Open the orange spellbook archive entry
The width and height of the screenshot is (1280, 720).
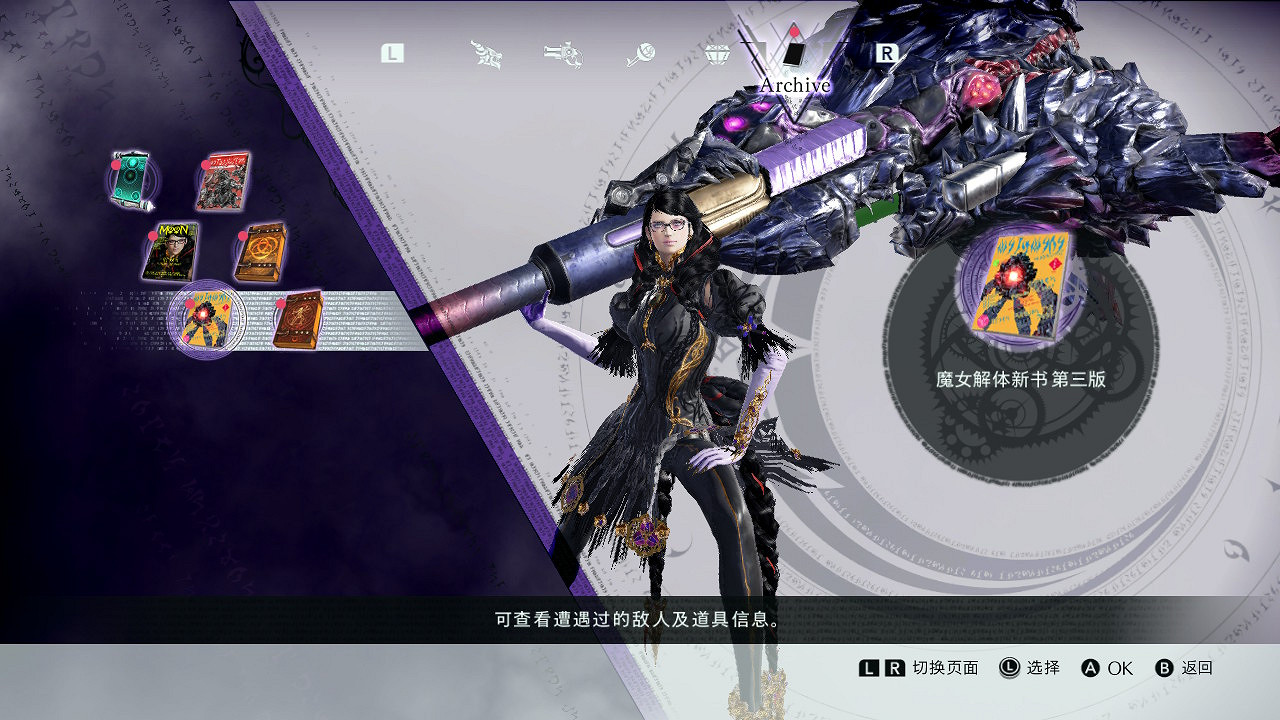point(262,253)
